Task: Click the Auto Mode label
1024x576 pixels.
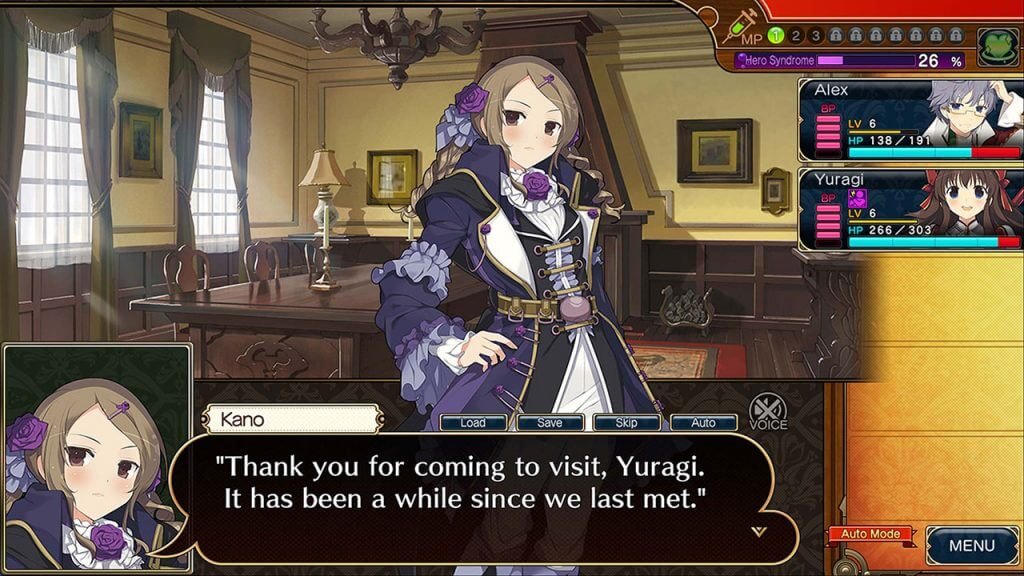Action: [870, 534]
